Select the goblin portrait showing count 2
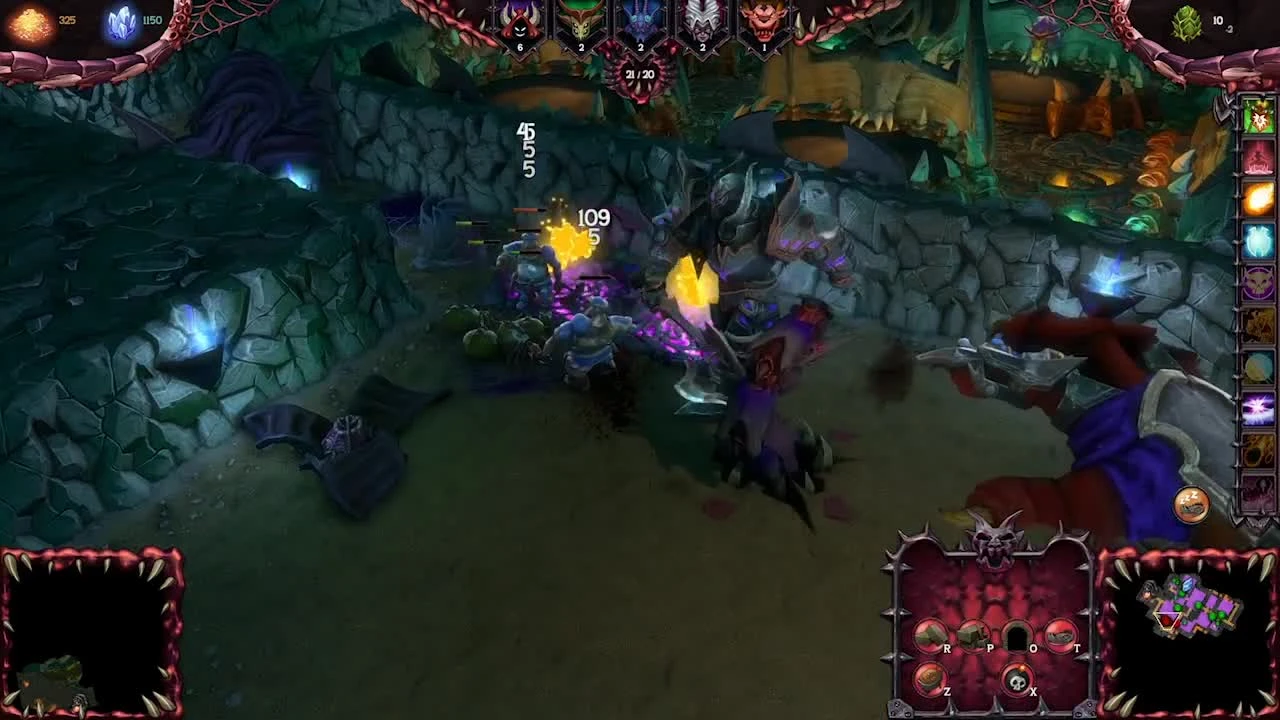This screenshot has width=1280, height=720. pos(578,22)
